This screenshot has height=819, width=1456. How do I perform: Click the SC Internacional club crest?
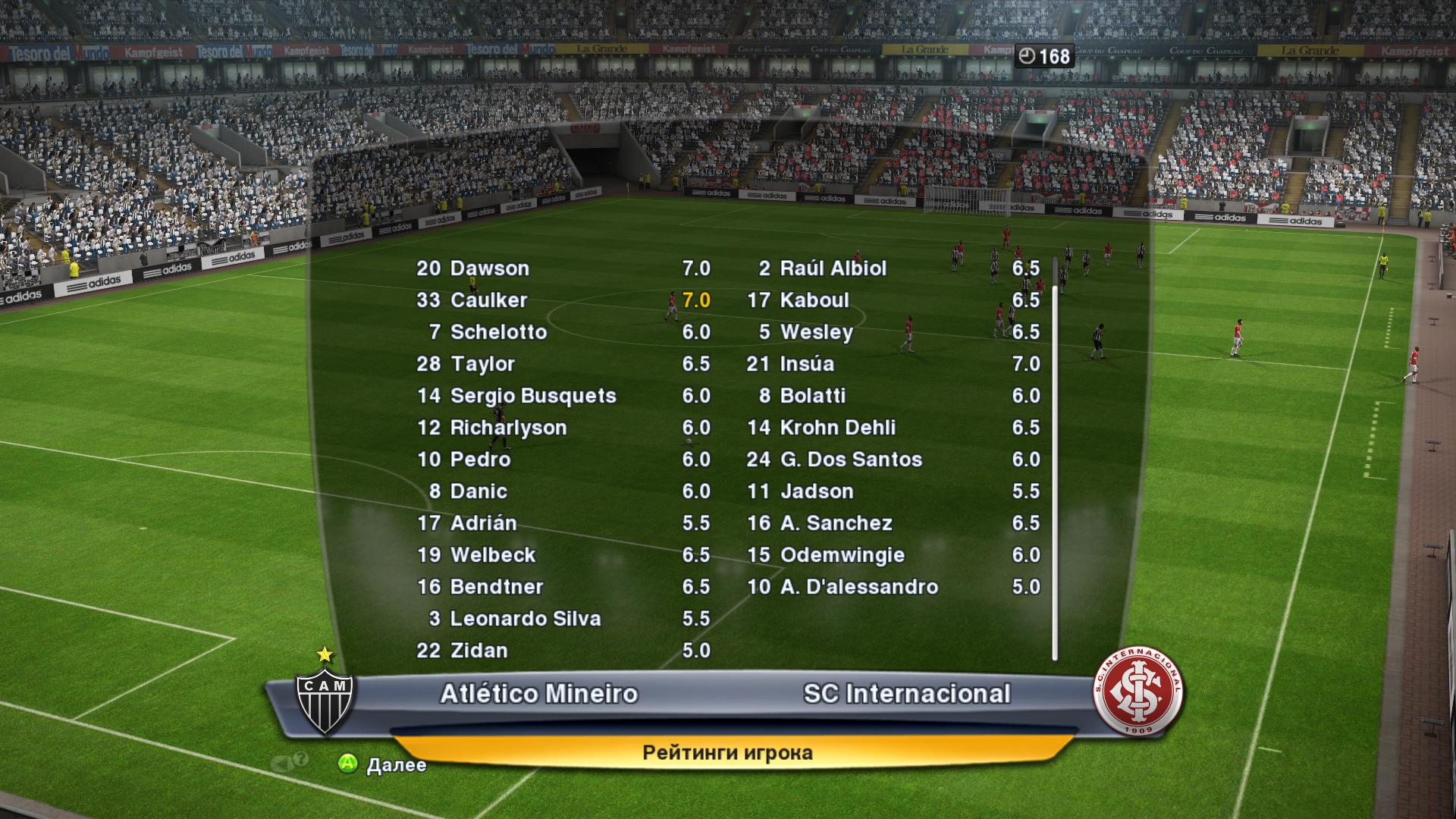[1138, 692]
